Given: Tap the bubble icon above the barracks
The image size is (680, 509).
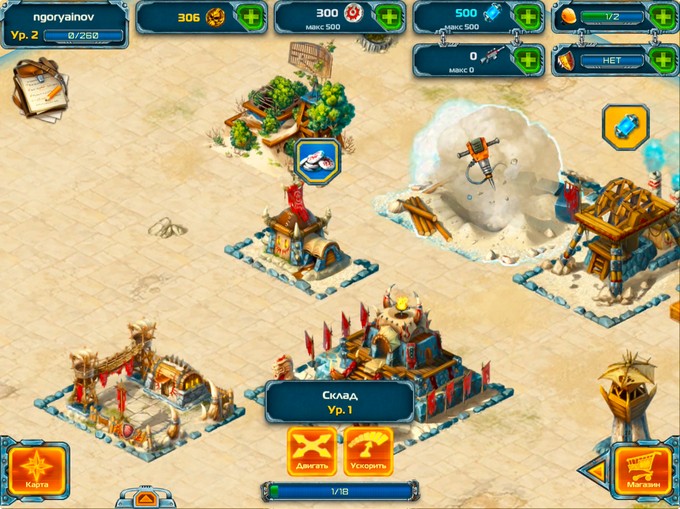Looking at the screenshot, I should pyautogui.click(x=318, y=162).
